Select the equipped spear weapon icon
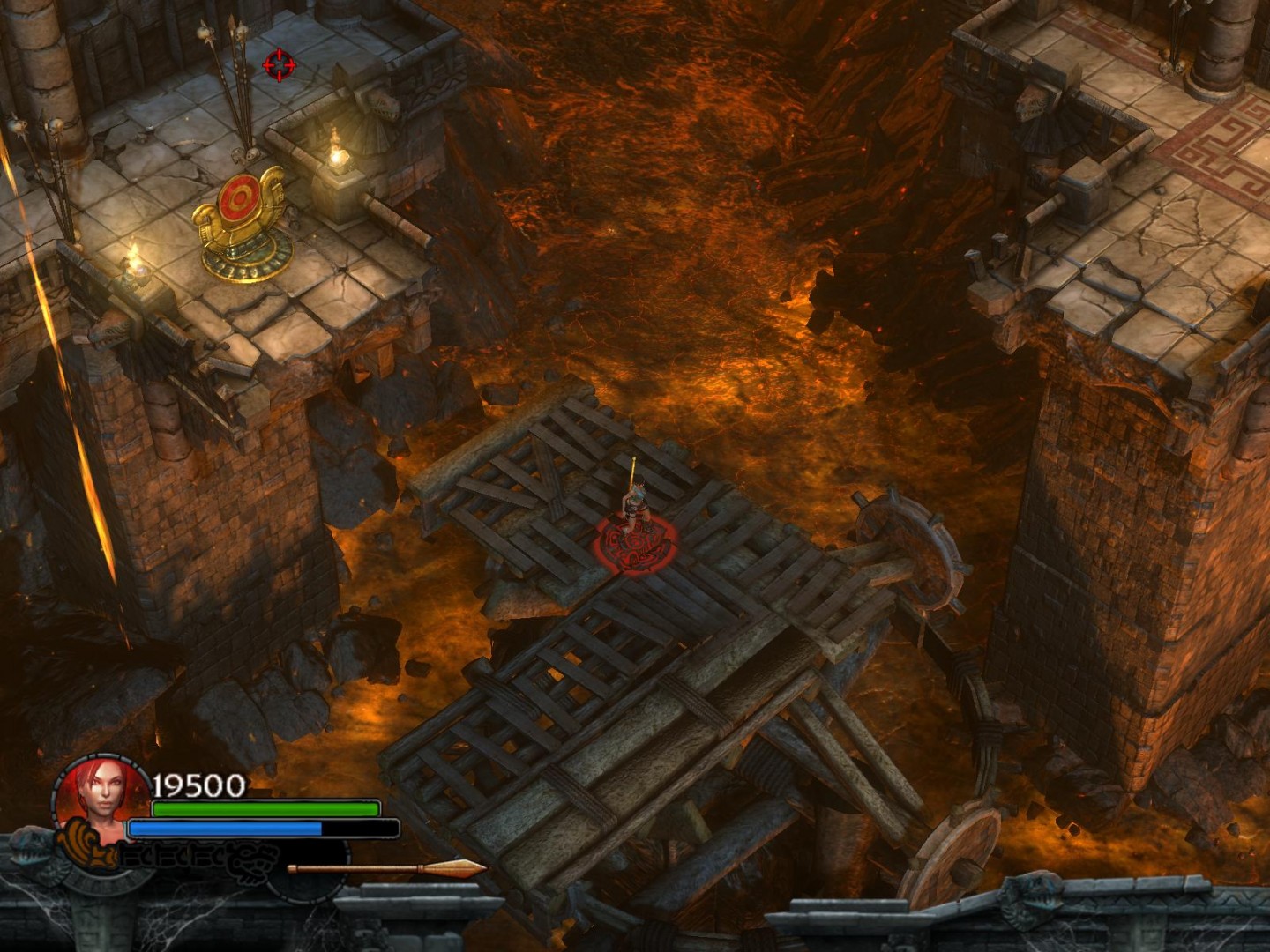The height and width of the screenshot is (952, 1270). 386,869
